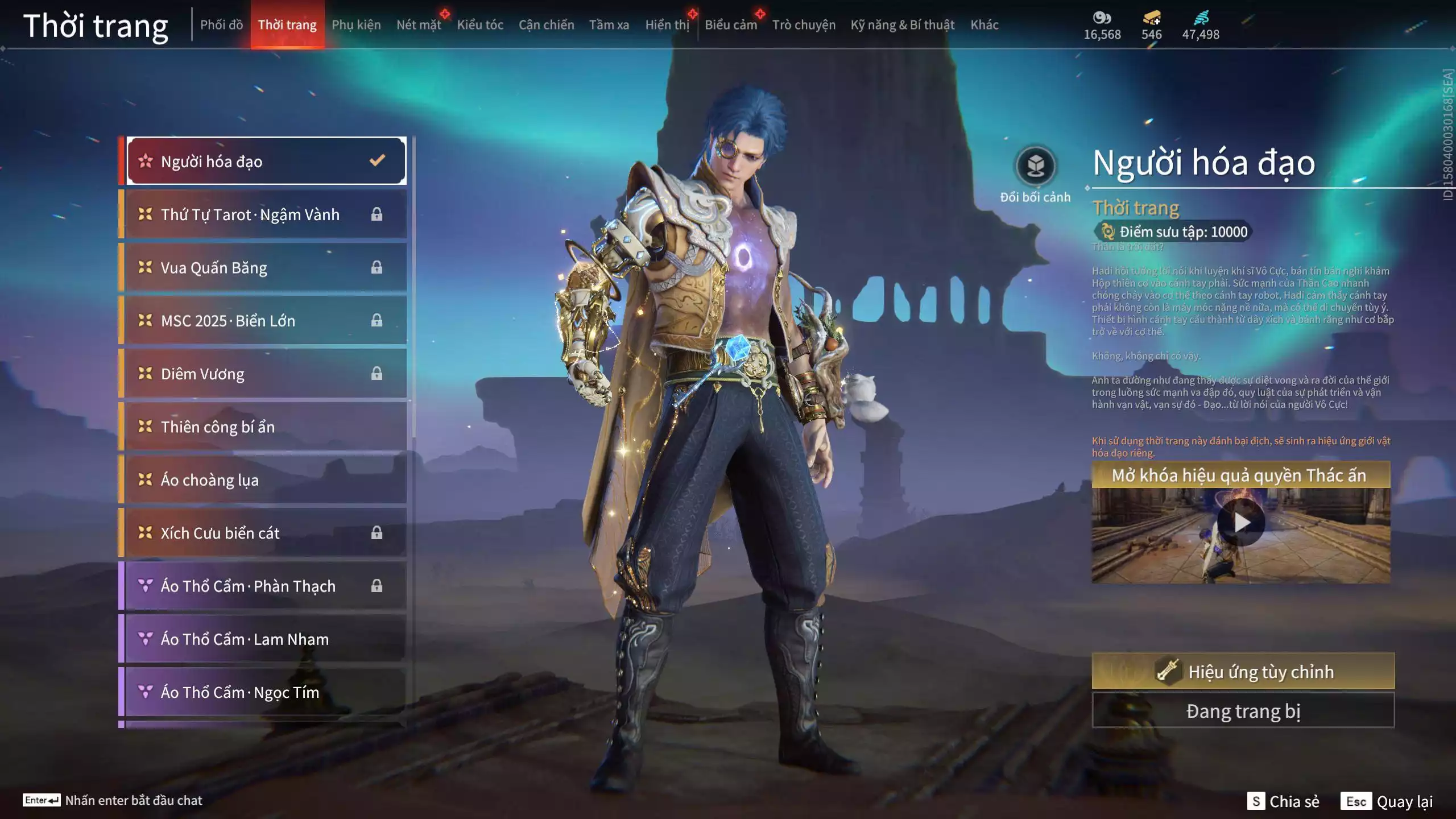Open the Phụ kiện tab
The width and height of the screenshot is (1456, 819).
(x=356, y=25)
